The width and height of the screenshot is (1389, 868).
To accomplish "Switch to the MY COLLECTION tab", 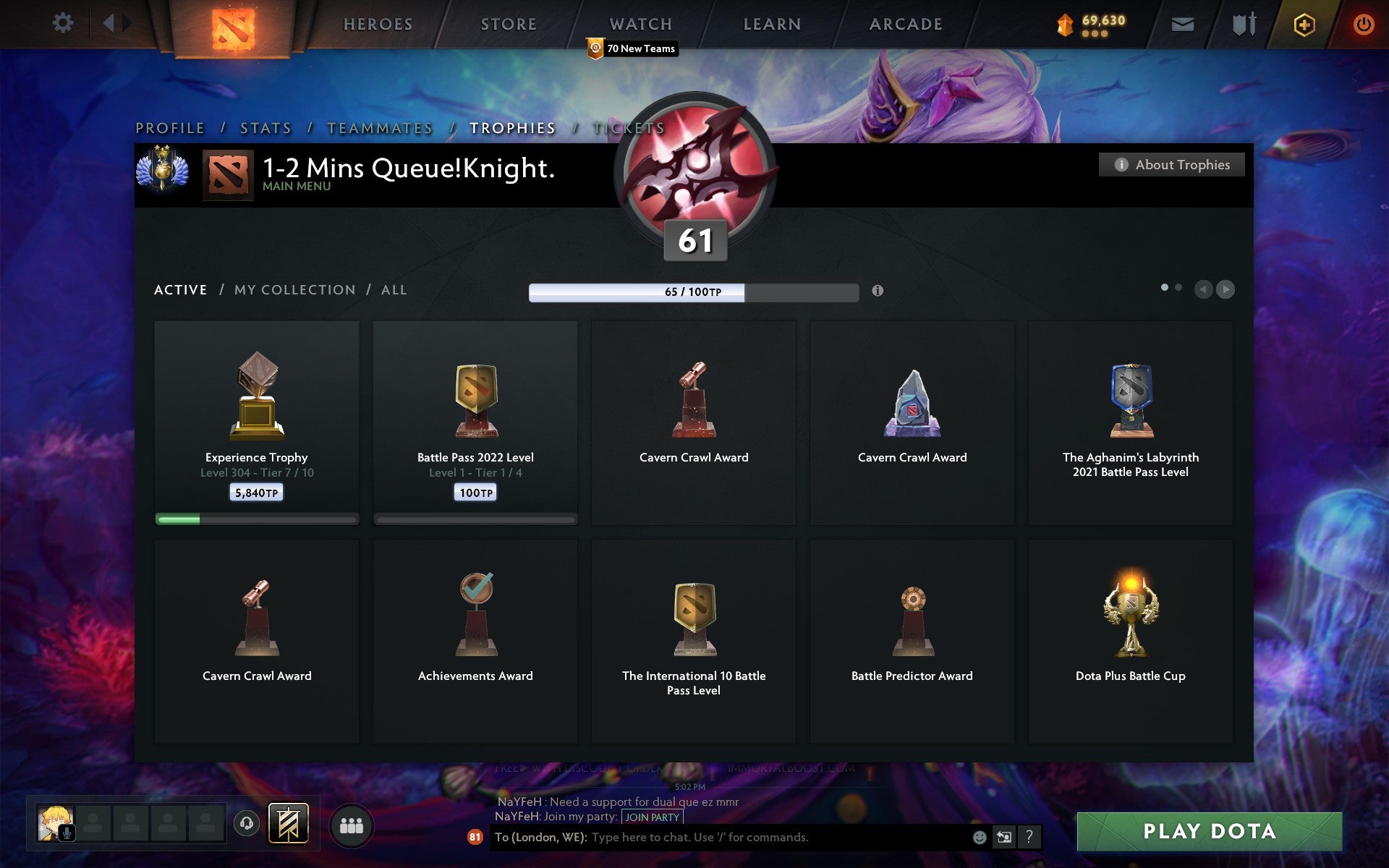I will (x=294, y=289).
